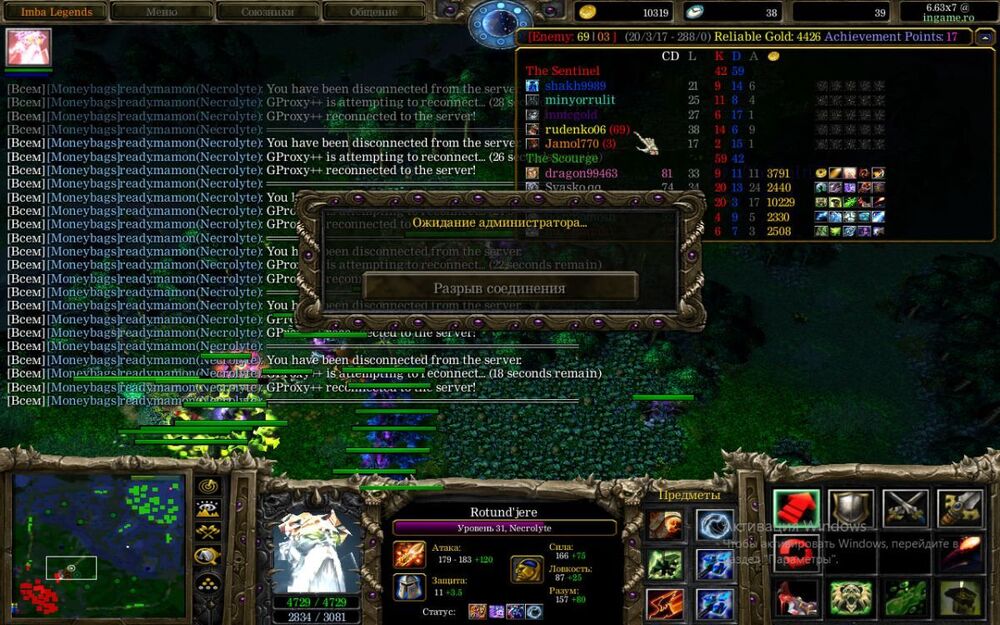Open the Imba Legends quests menu
Screen dimensions: 1000x625
point(56,12)
